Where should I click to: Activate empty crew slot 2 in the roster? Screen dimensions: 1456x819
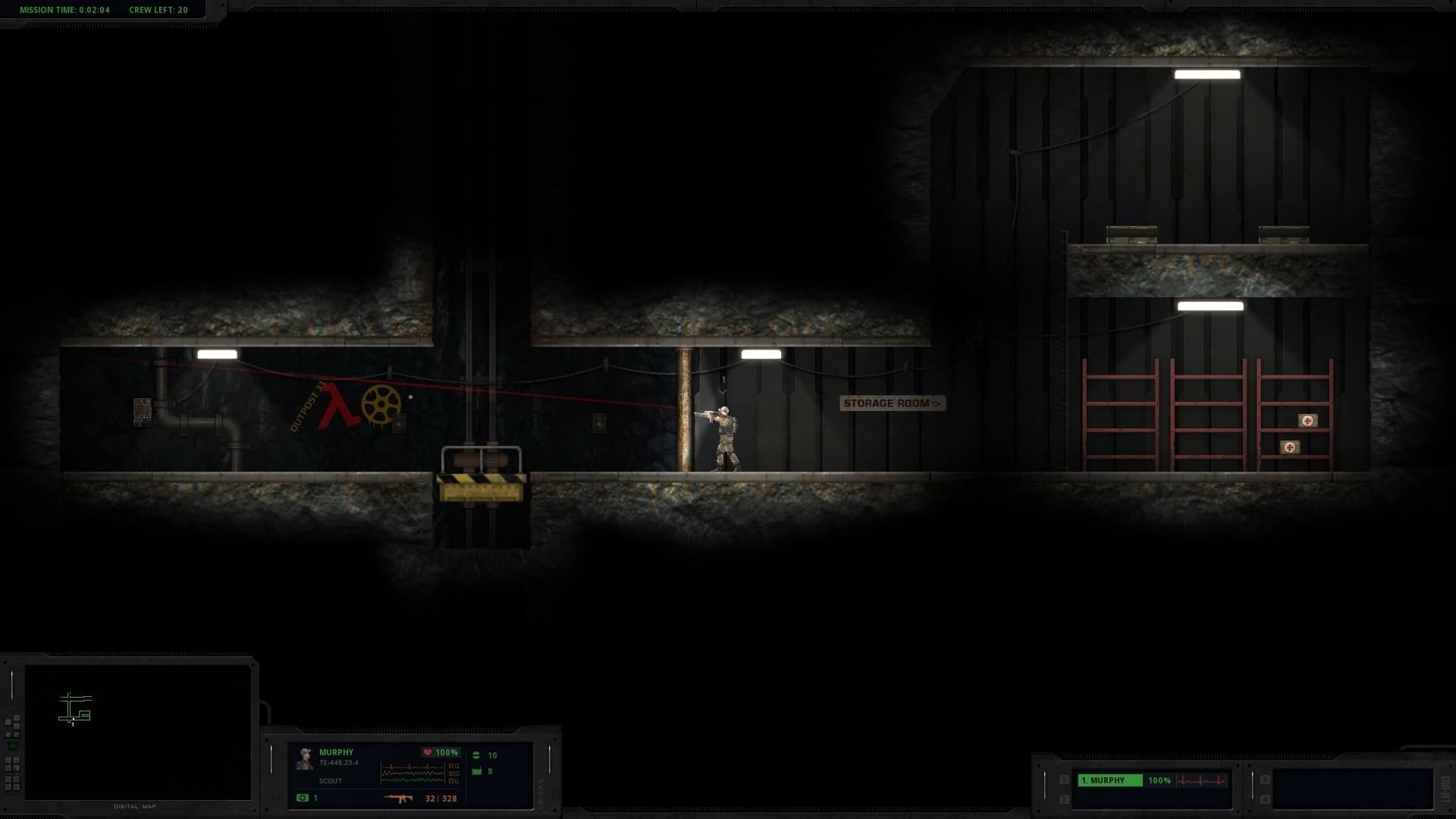click(x=1063, y=799)
